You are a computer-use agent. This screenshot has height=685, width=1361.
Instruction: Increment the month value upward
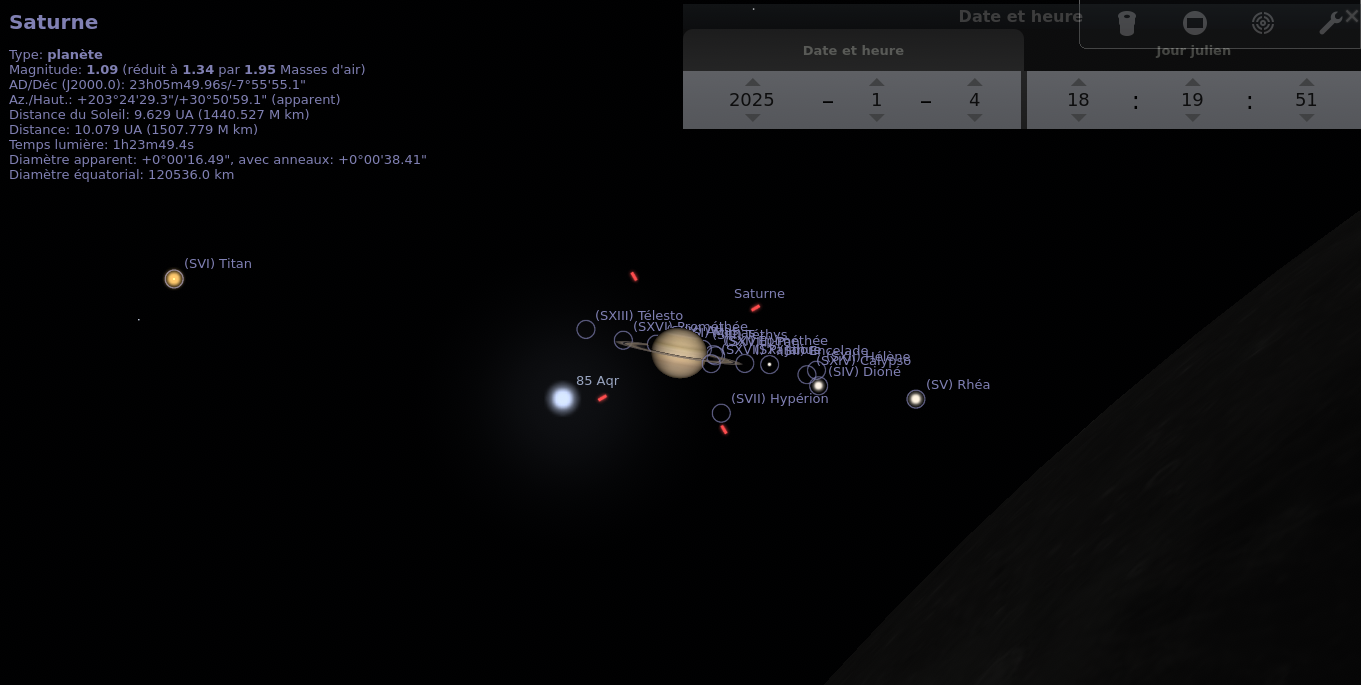click(x=876, y=83)
